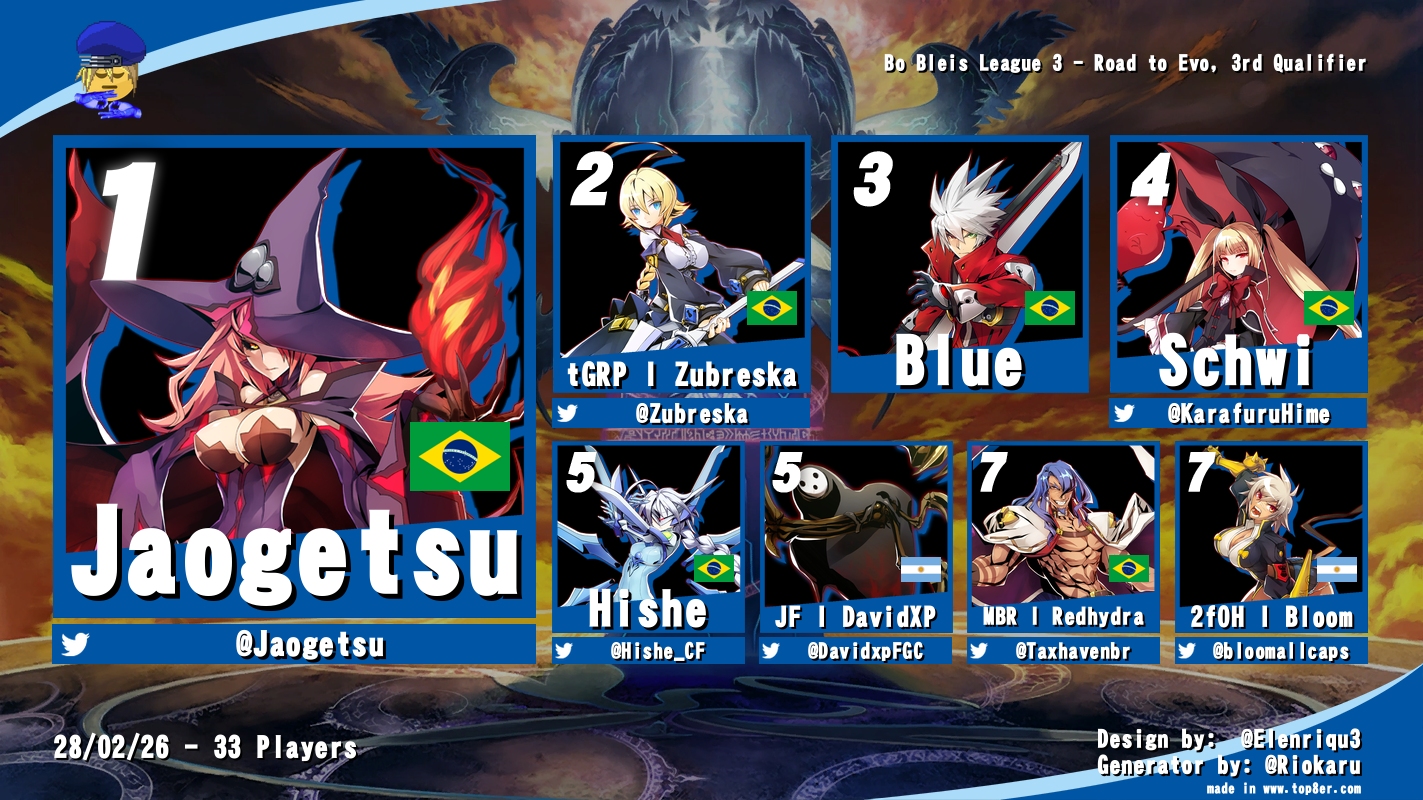
Task: Choose the MBR | Redhydra player card
Action: coord(1063,536)
